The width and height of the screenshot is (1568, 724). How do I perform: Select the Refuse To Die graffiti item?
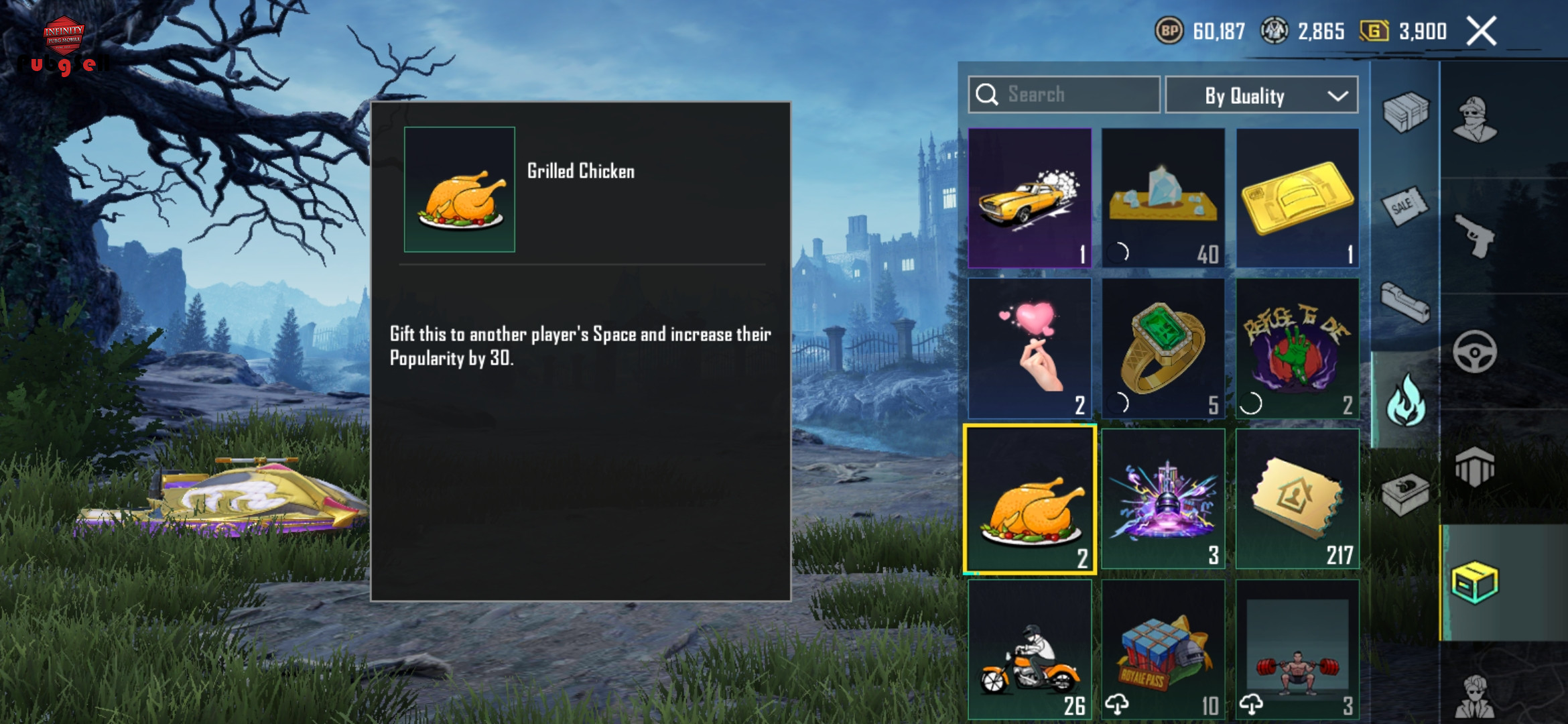[1297, 349]
